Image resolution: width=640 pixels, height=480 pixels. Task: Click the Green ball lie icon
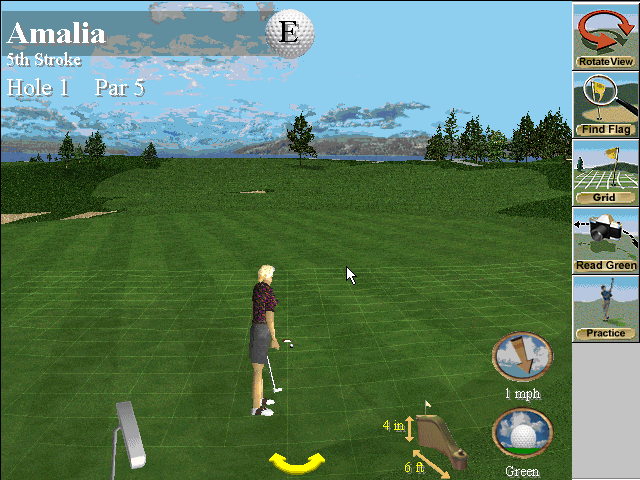click(522, 433)
